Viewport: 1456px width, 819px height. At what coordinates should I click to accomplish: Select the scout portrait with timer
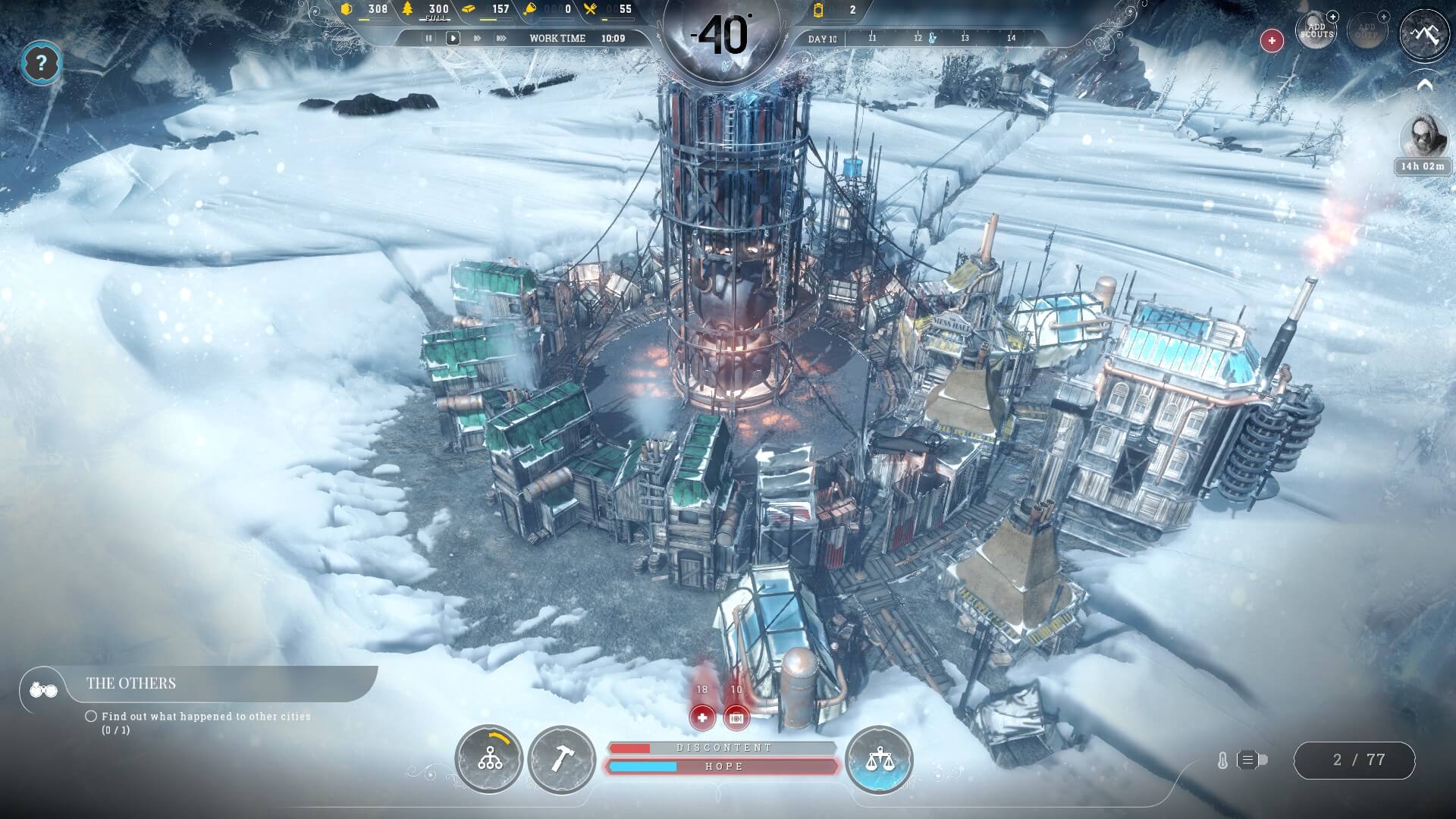point(1422,138)
